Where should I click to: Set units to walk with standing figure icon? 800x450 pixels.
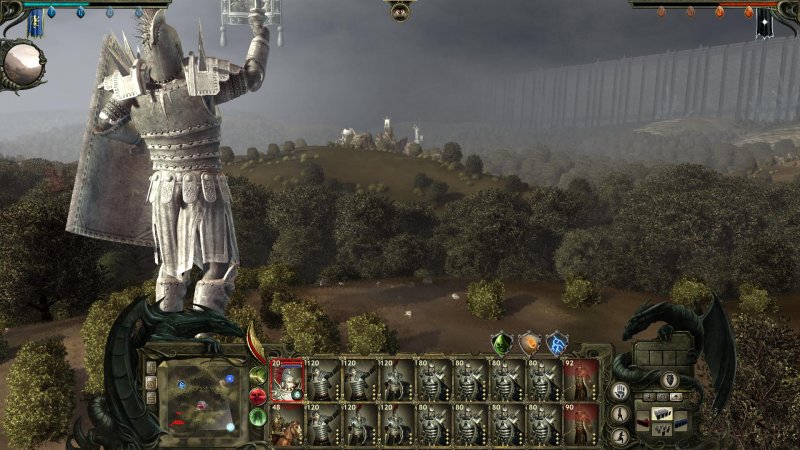(620, 413)
